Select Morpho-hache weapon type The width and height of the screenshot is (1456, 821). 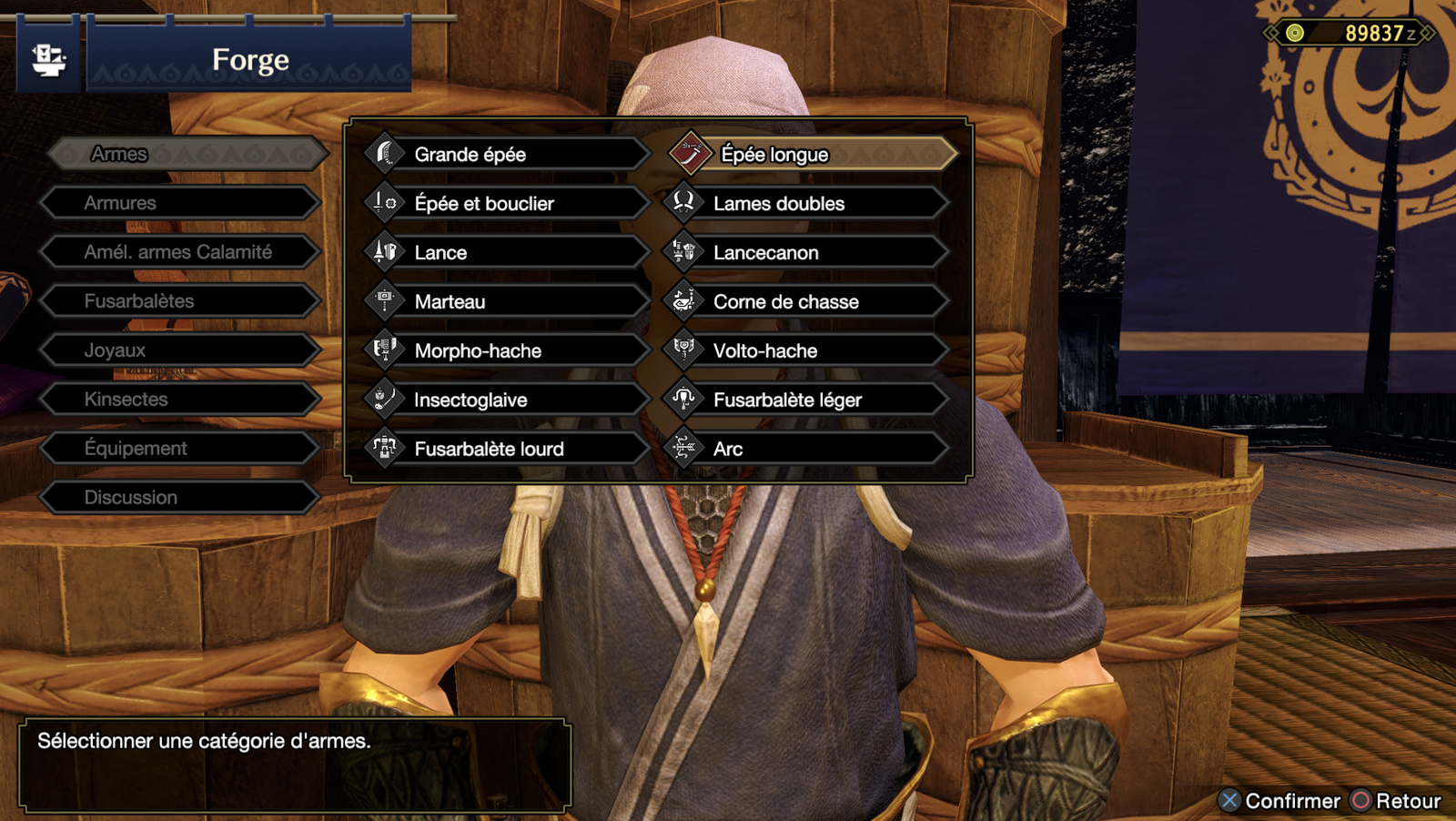tap(505, 351)
